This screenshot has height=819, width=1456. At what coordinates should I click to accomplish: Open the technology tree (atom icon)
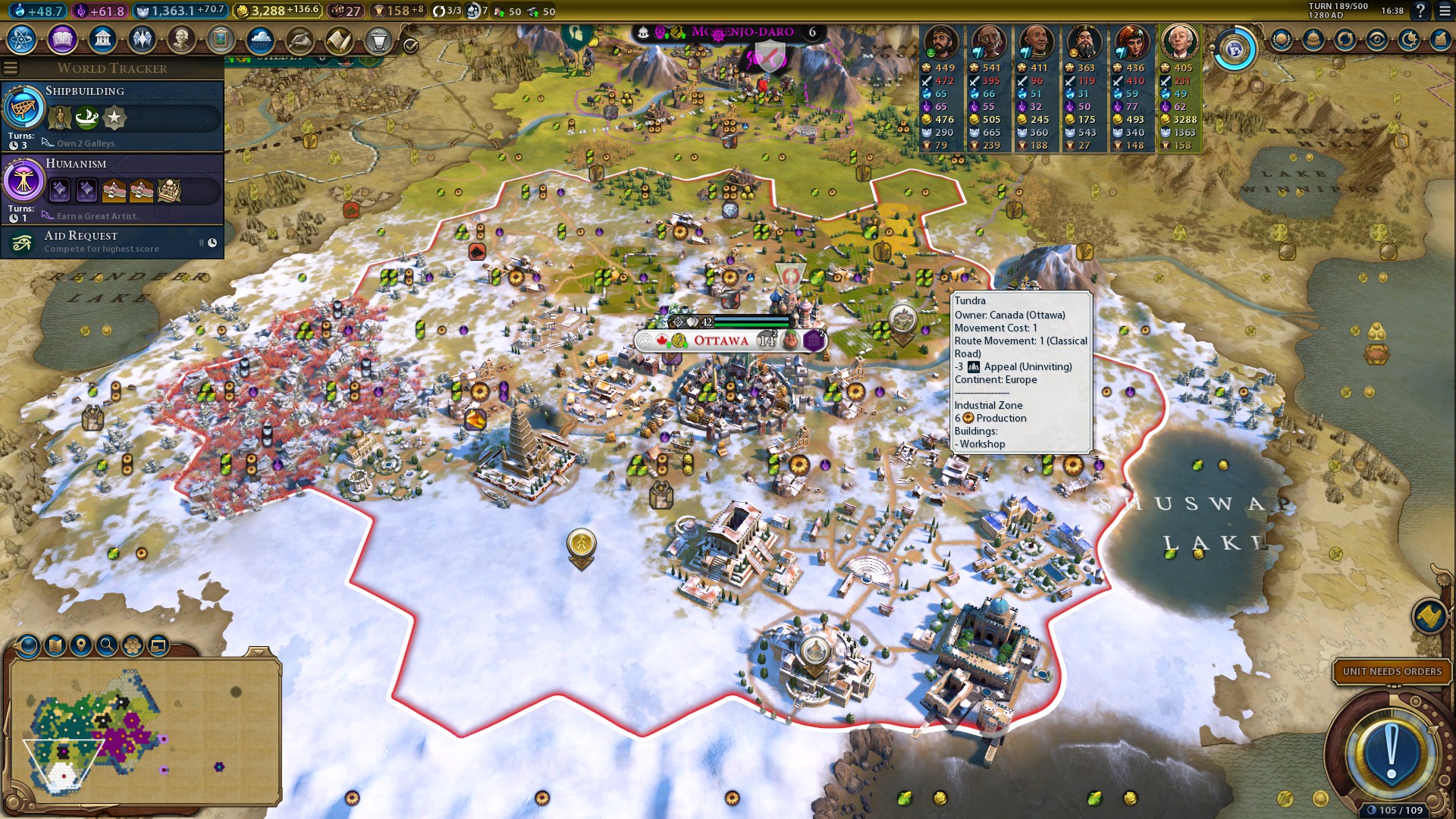pyautogui.click(x=22, y=39)
